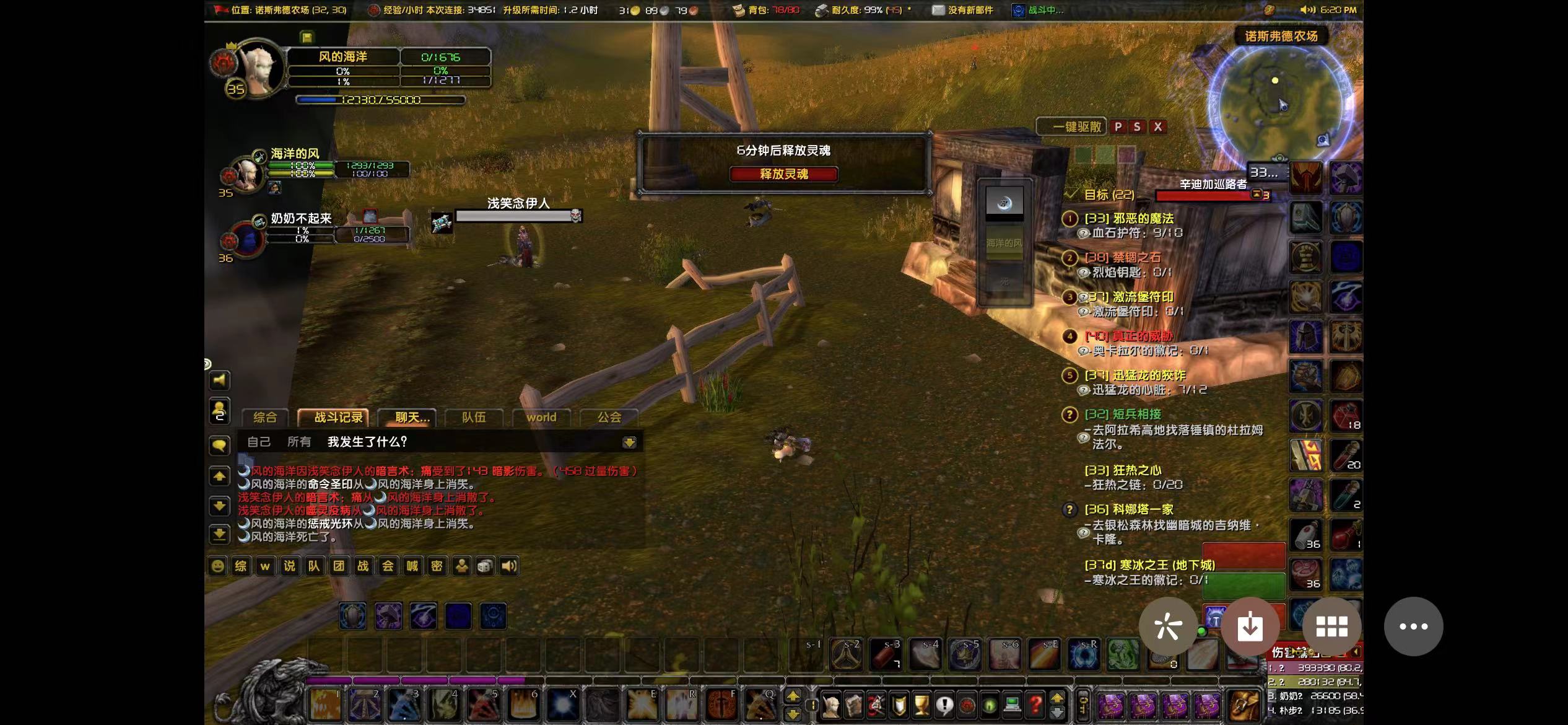Switch to the world chat tab
1568x725 pixels.
click(x=541, y=418)
